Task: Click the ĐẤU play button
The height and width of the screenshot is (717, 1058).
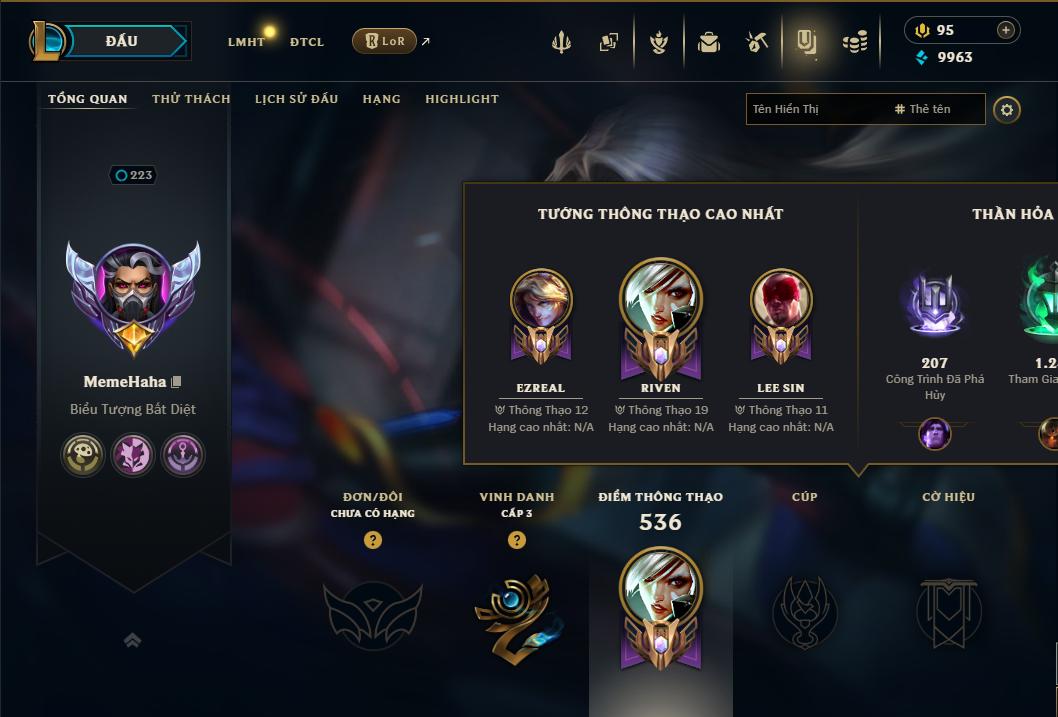Action: [121, 41]
